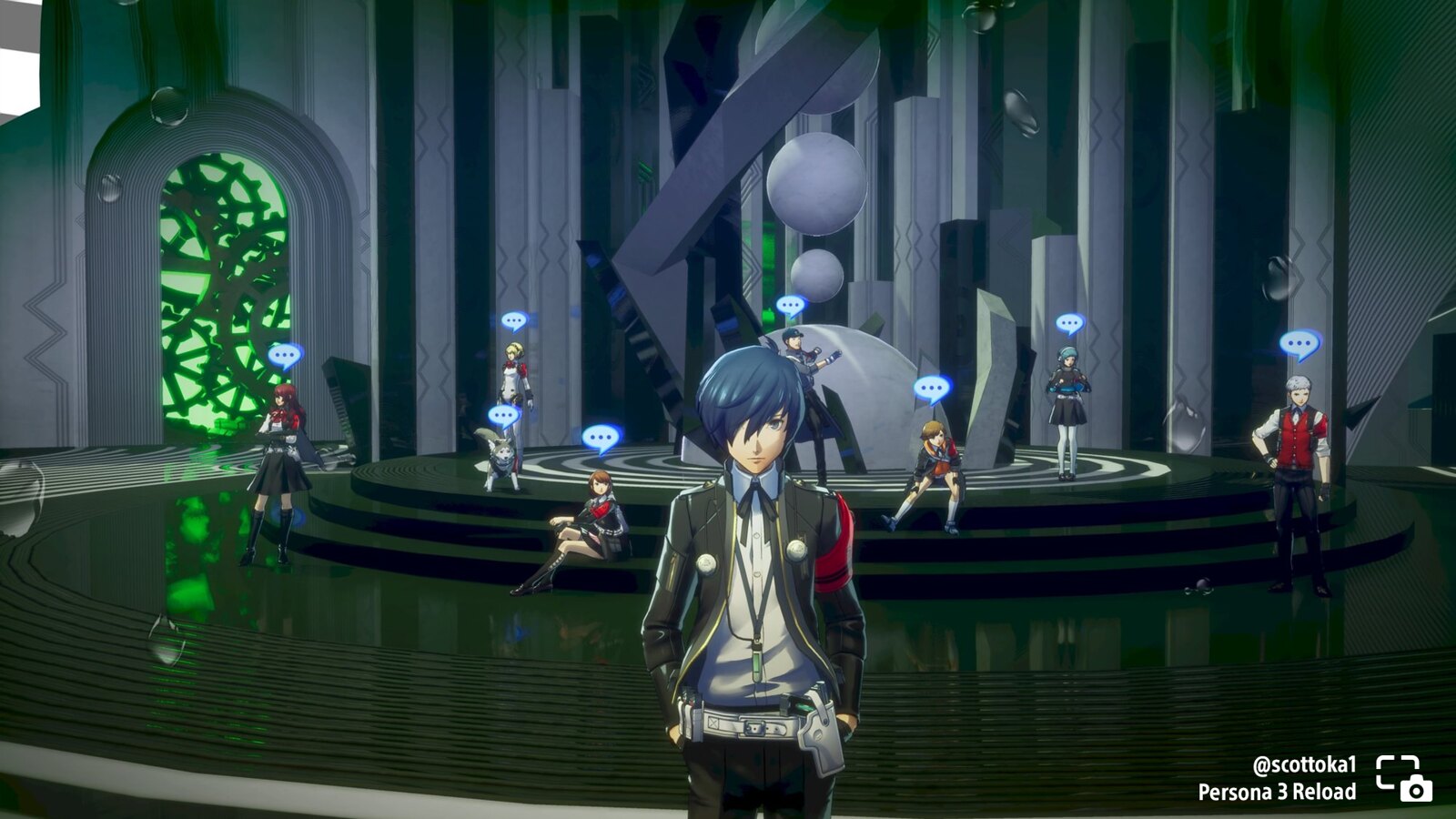Click the speech bubble above red-haired Mitsuru
1456x819 pixels.
point(285,355)
